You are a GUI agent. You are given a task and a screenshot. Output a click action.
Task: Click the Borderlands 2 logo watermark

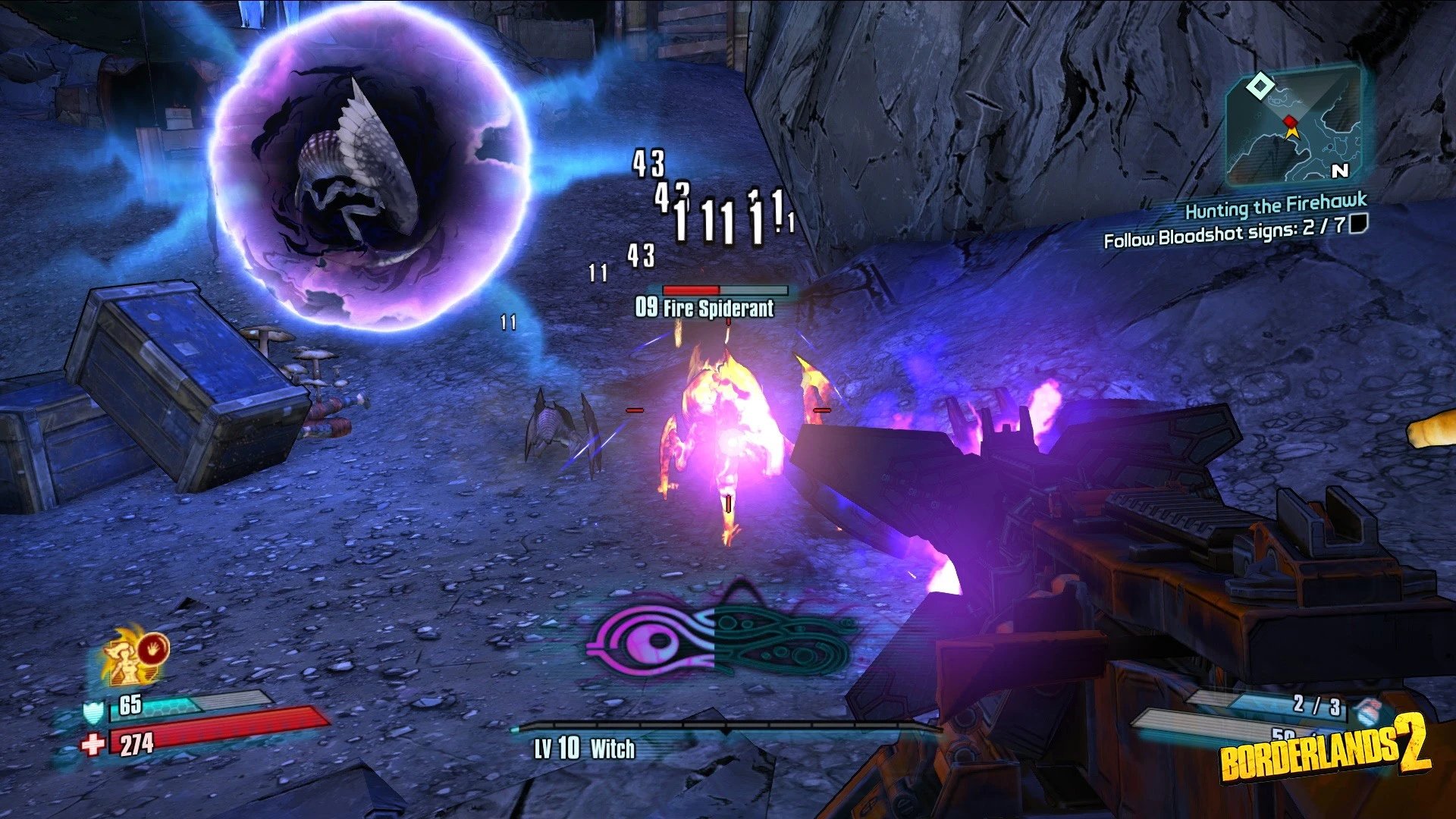(x=1323, y=751)
